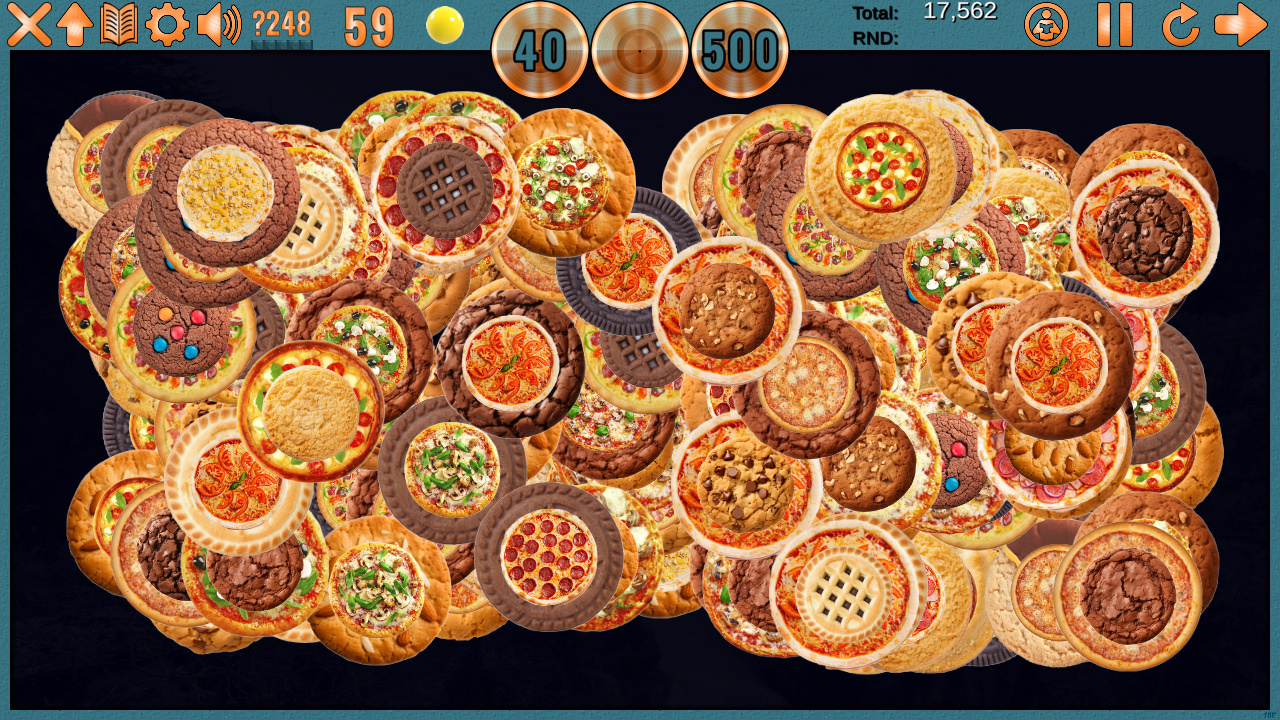Toggle sound with the speaker icon
1280x720 pixels.
click(x=218, y=24)
